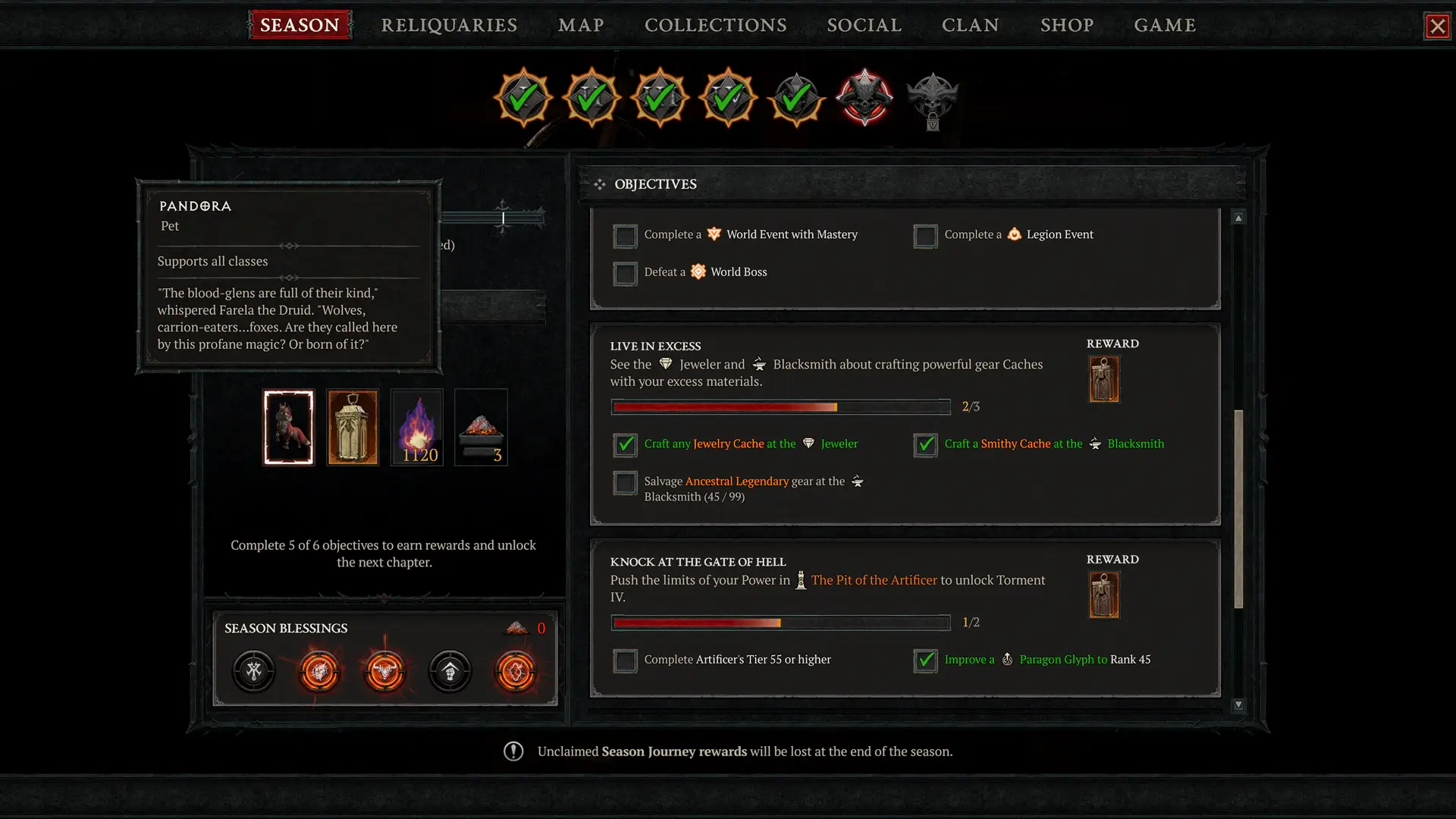This screenshot has width=1456, height=819.
Task: Select the Clan tab
Action: coord(970,25)
